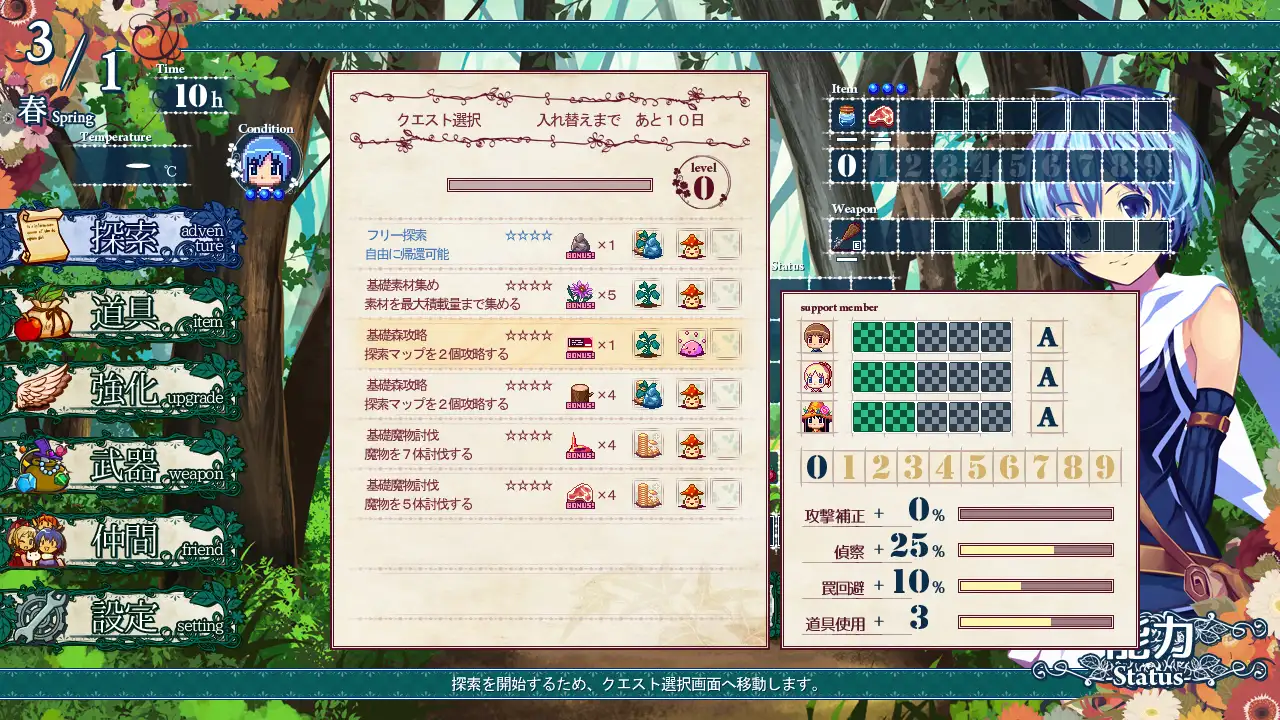Select the blue jar item slot
The height and width of the screenshot is (720, 1280).
(847, 116)
